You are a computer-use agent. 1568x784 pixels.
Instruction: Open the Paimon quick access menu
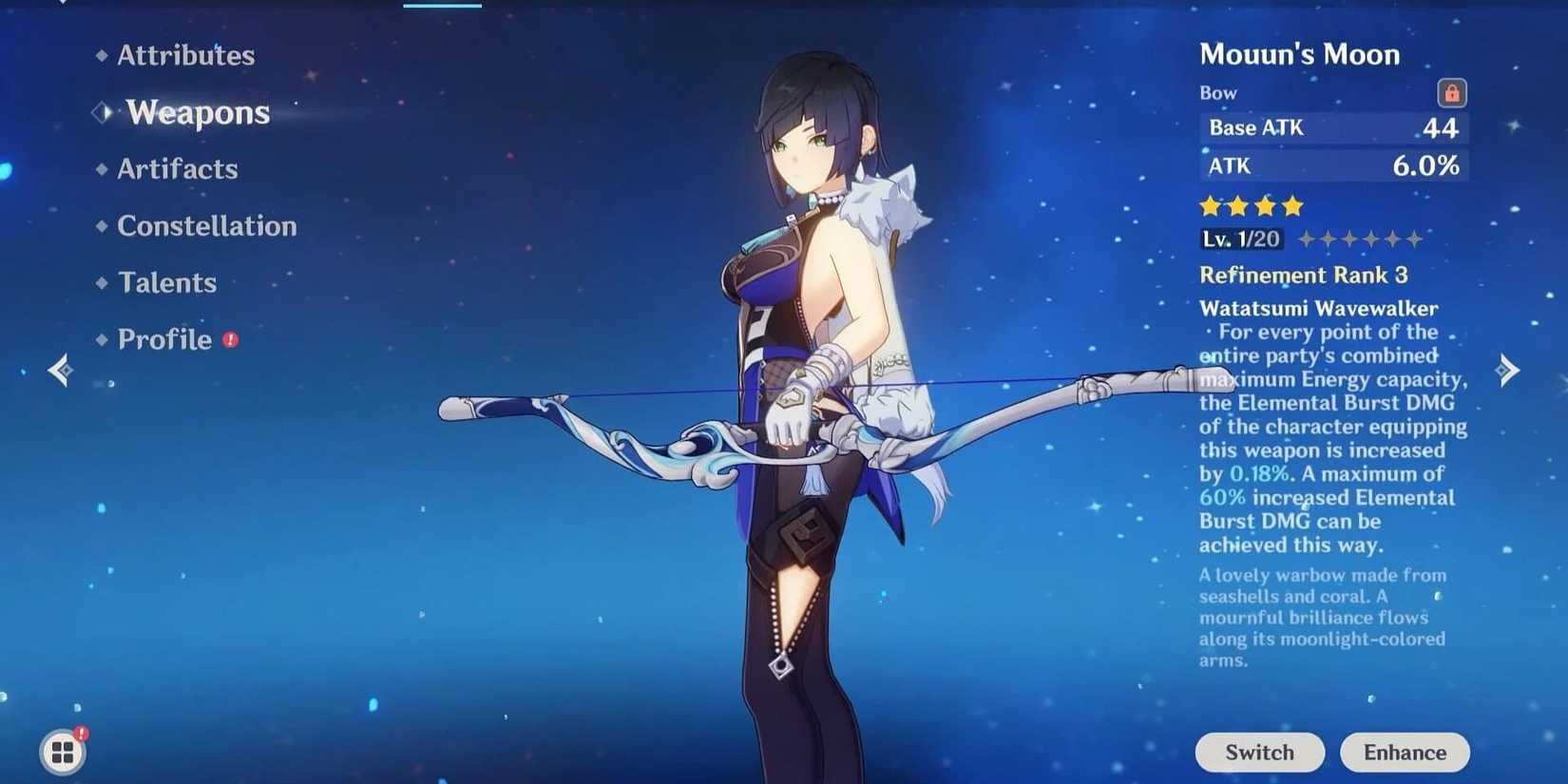coord(63,751)
